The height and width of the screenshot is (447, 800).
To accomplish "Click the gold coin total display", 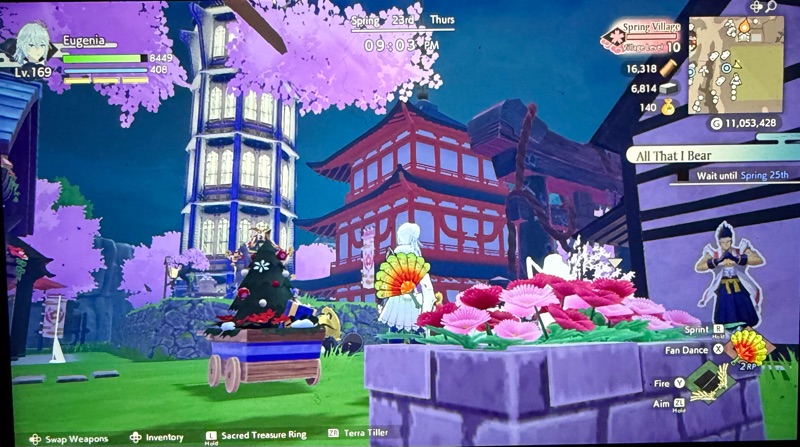I will 749,123.
